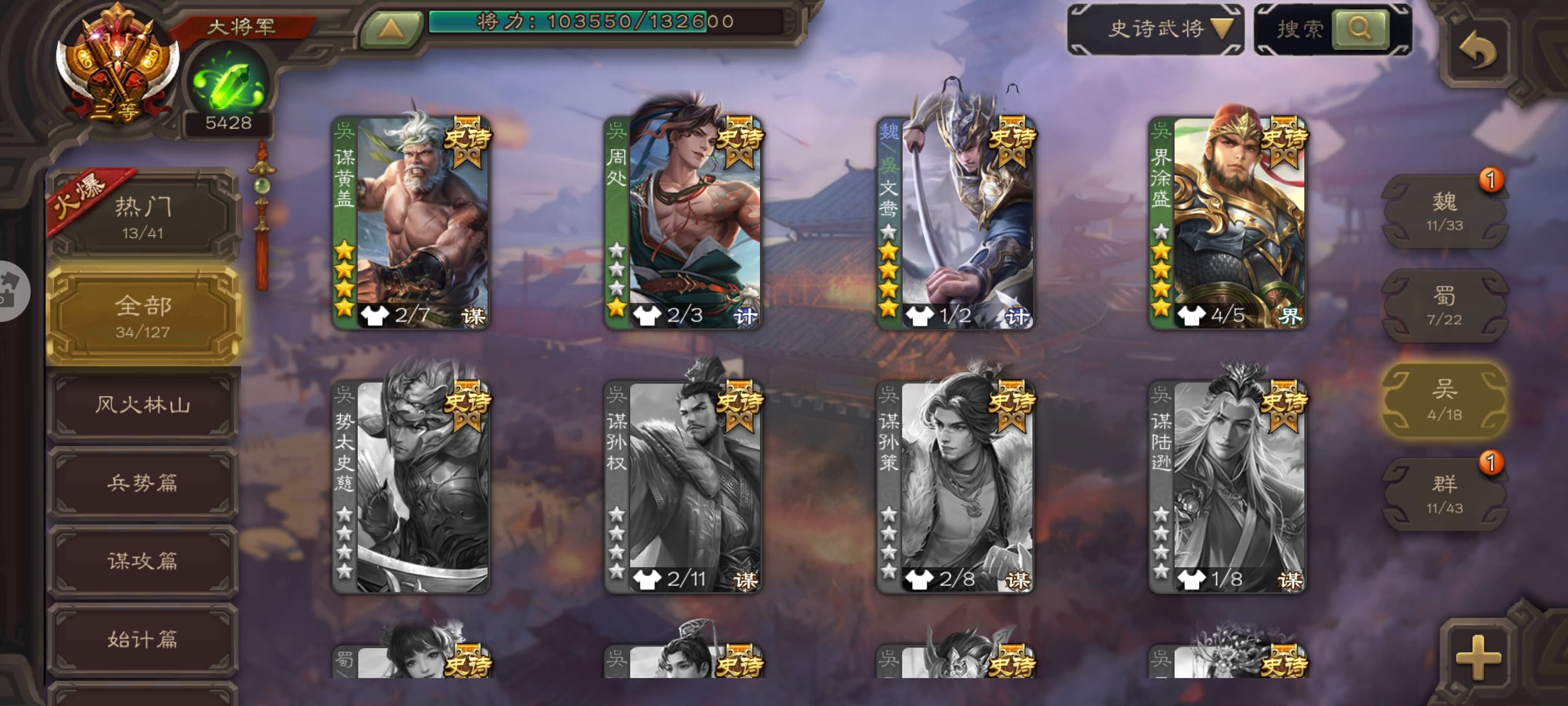Open the 史诗武将 rarity dropdown
Screen dimensions: 1568x706
pyautogui.click(x=1155, y=28)
